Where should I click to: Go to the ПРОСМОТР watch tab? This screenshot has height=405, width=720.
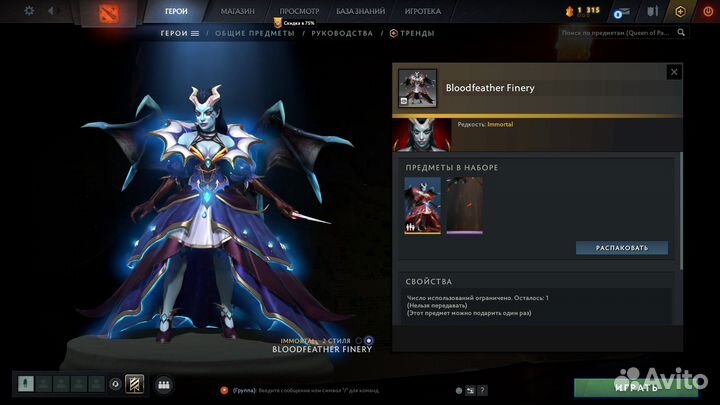[299, 11]
